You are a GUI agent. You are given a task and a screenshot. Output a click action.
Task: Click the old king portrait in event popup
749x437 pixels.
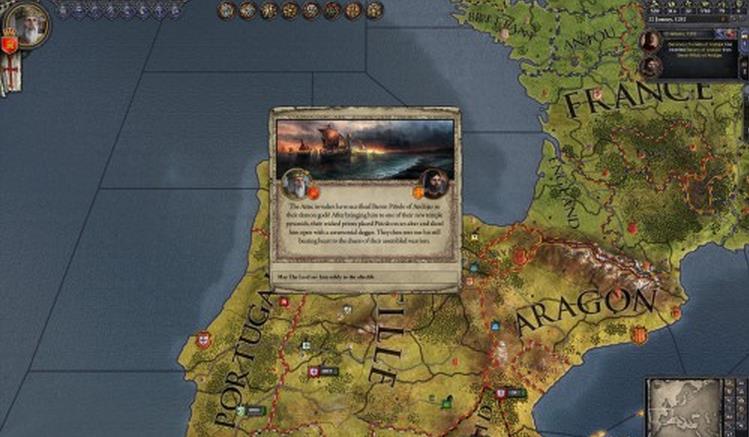tap(296, 182)
